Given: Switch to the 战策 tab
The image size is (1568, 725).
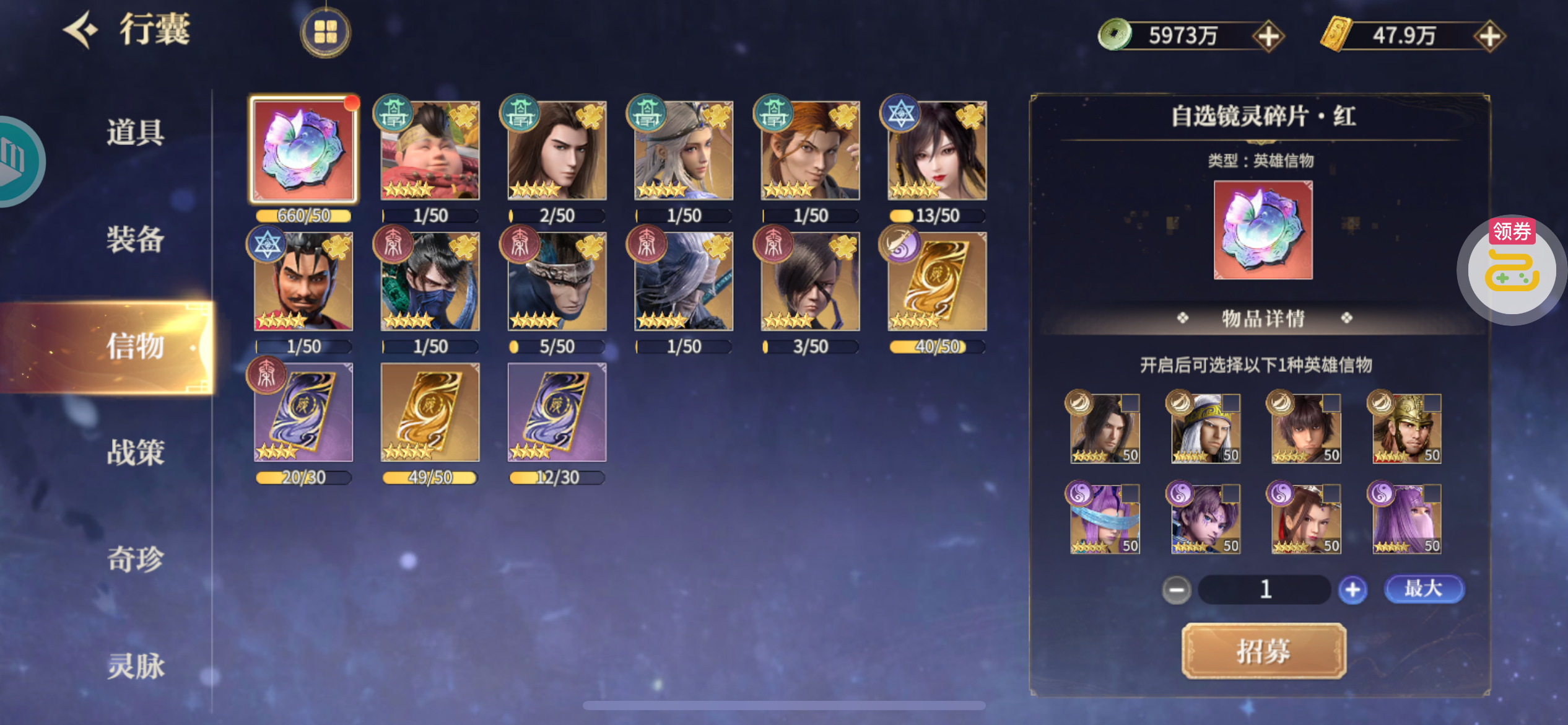Looking at the screenshot, I should coord(135,452).
